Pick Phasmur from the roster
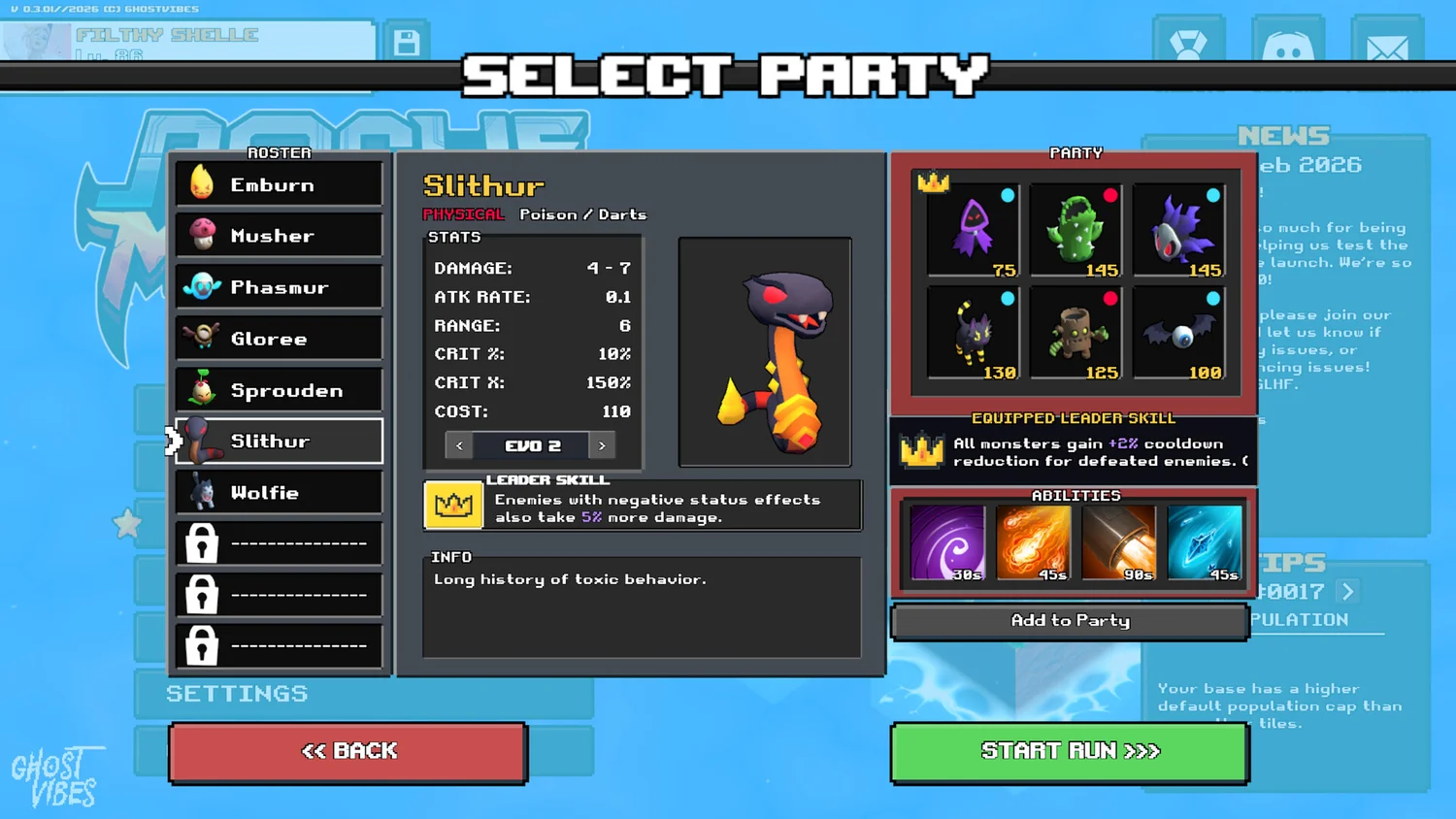The width and height of the screenshot is (1456, 819). pyautogui.click(x=280, y=287)
